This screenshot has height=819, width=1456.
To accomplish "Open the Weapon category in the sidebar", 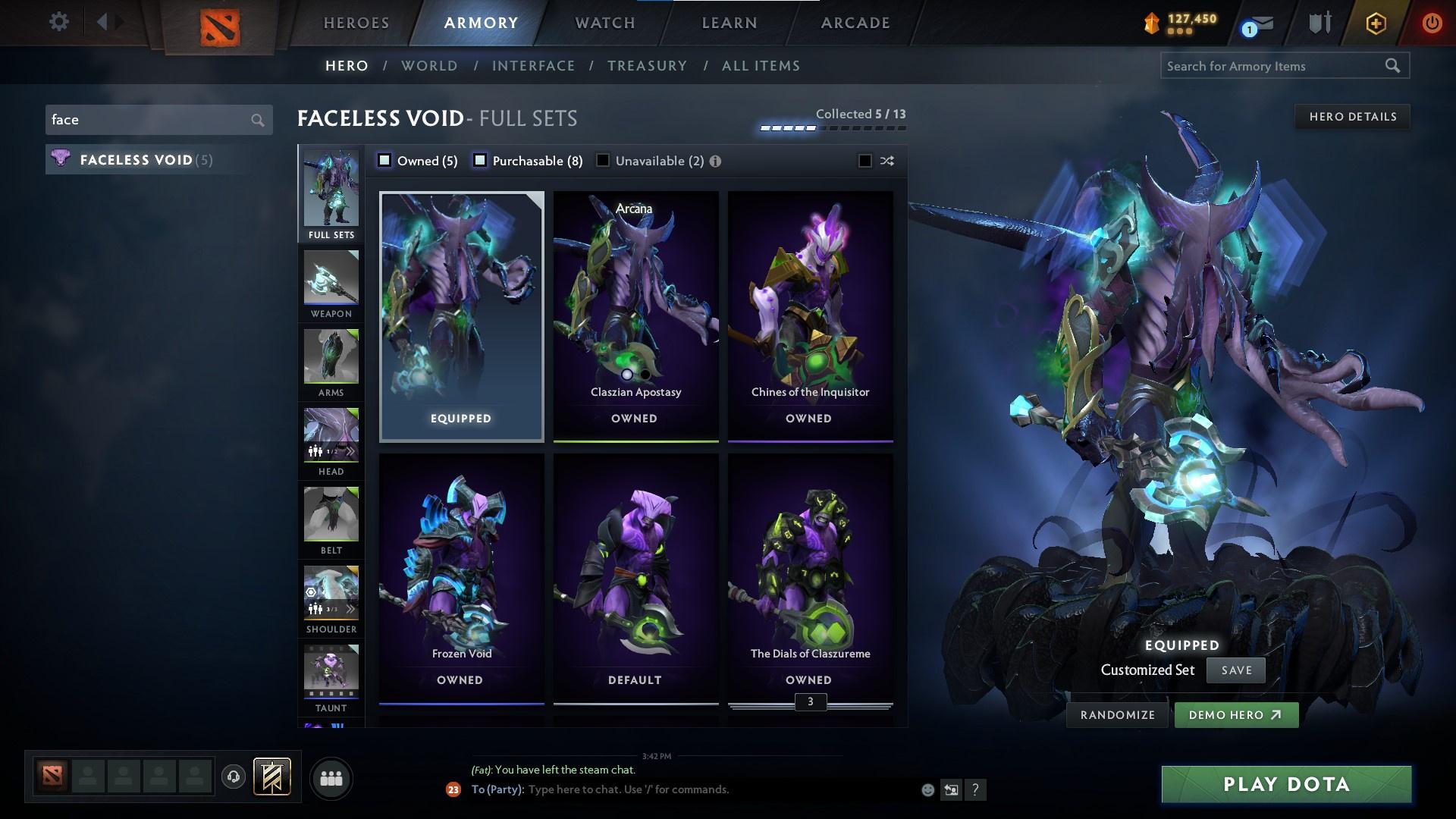I will tap(331, 281).
